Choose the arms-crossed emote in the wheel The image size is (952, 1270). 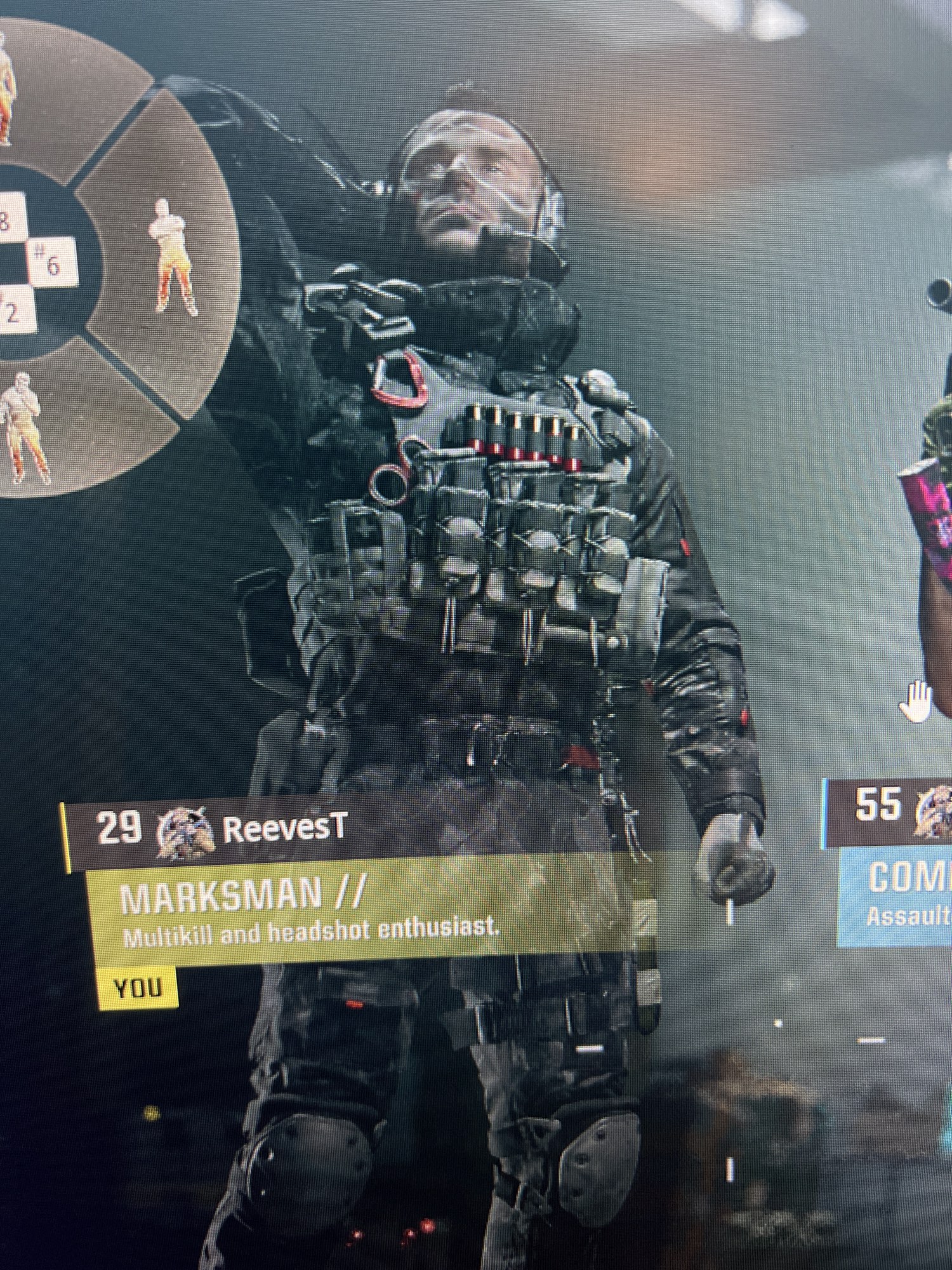[x=171, y=257]
